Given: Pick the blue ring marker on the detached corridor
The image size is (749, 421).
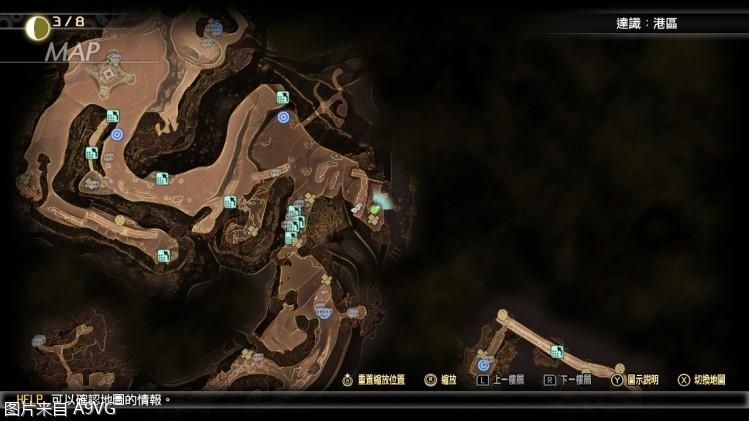Looking at the screenshot, I should (483, 365).
